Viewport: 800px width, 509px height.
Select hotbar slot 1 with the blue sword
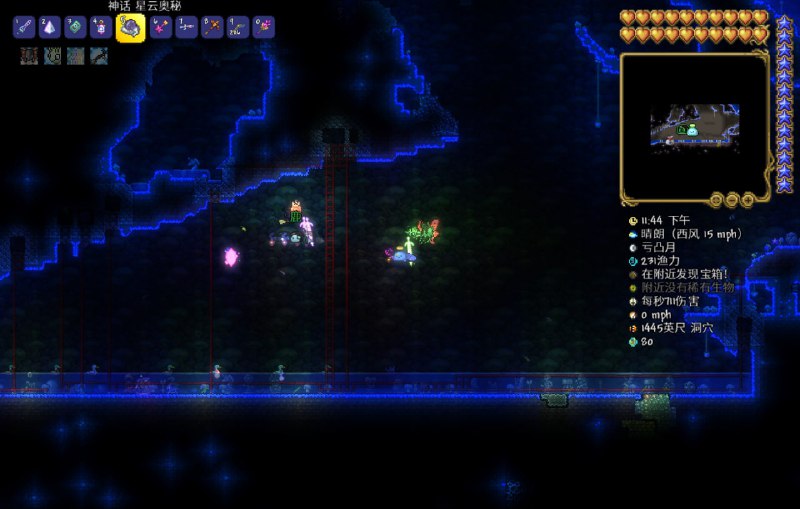click(23, 27)
